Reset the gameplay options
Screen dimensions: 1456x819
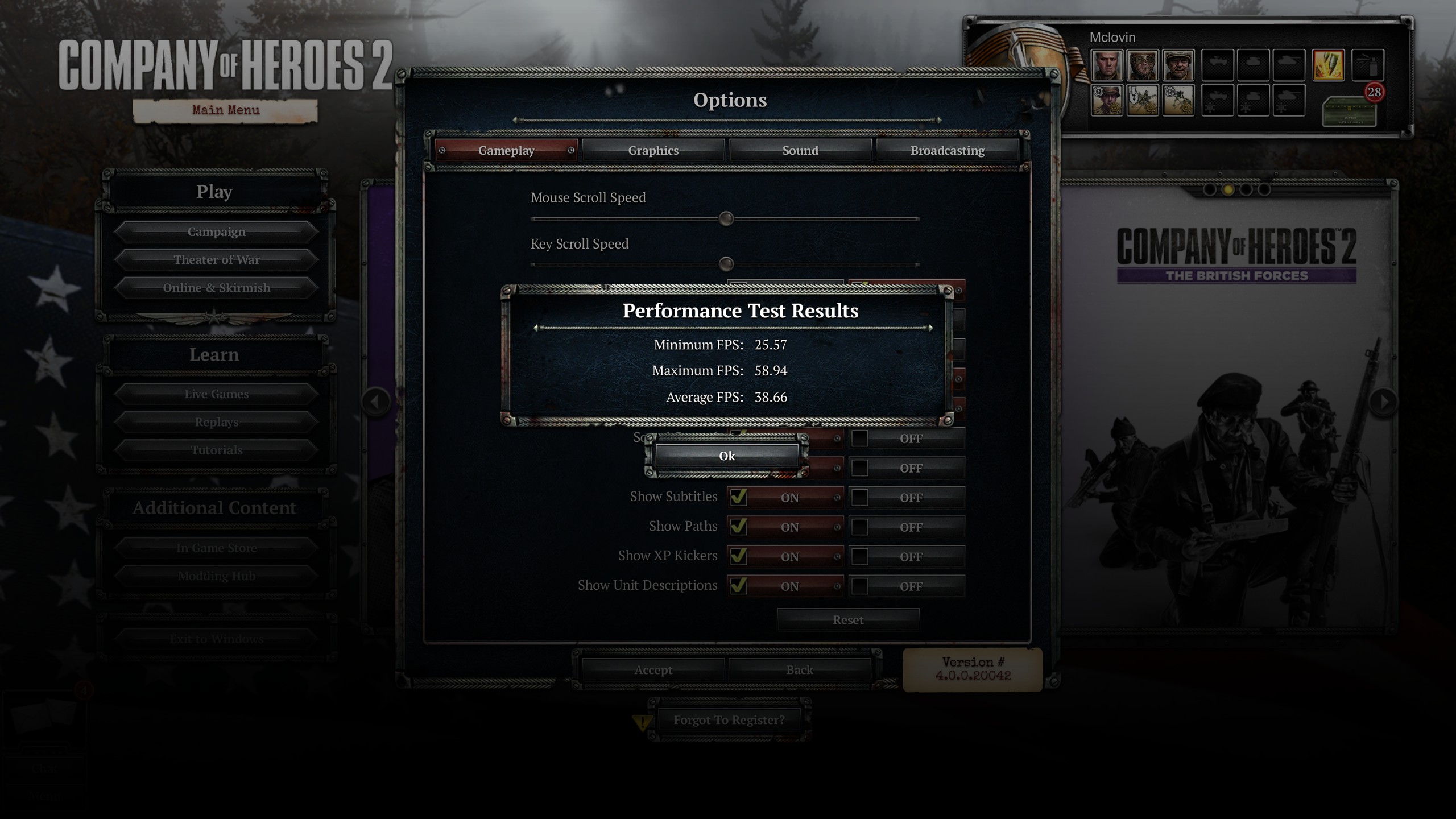click(847, 620)
